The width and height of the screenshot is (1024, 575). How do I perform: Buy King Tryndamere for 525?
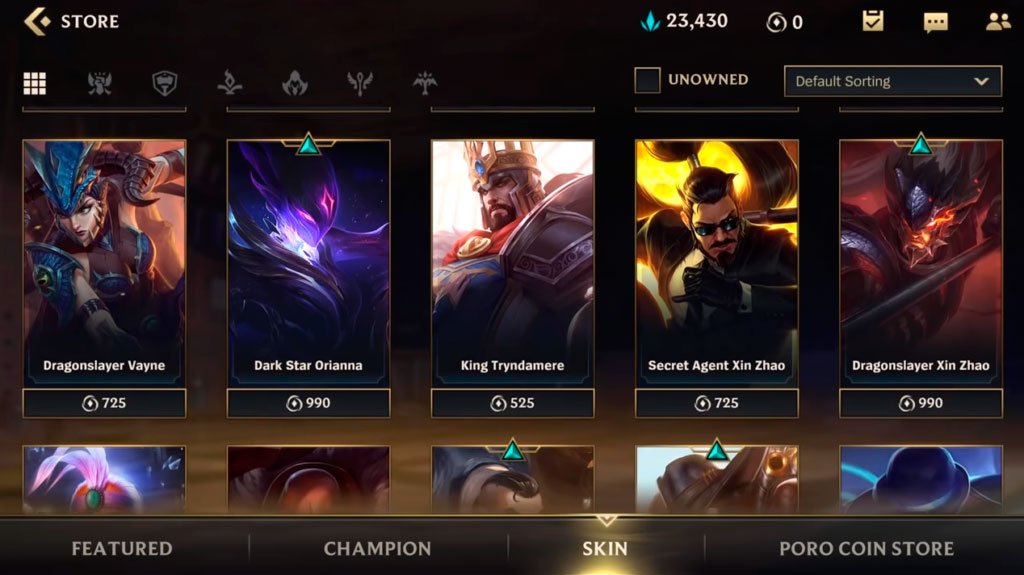(512, 403)
